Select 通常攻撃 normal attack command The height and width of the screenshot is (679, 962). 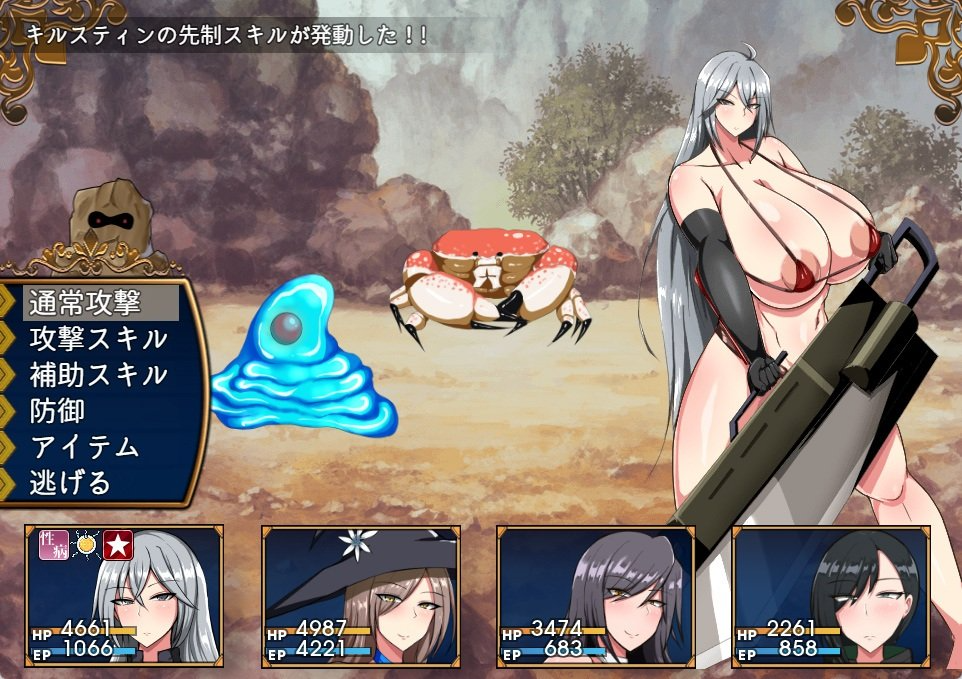pyautogui.click(x=98, y=302)
